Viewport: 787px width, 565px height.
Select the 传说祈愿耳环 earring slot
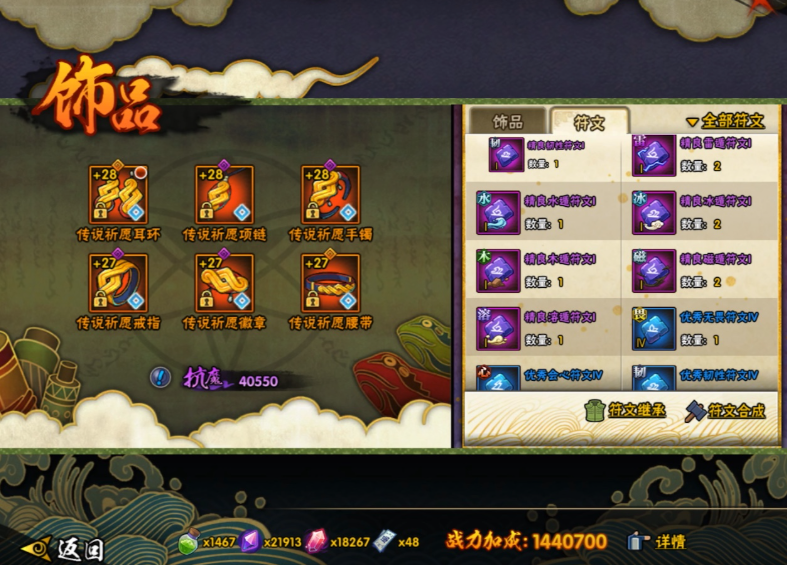pos(118,195)
